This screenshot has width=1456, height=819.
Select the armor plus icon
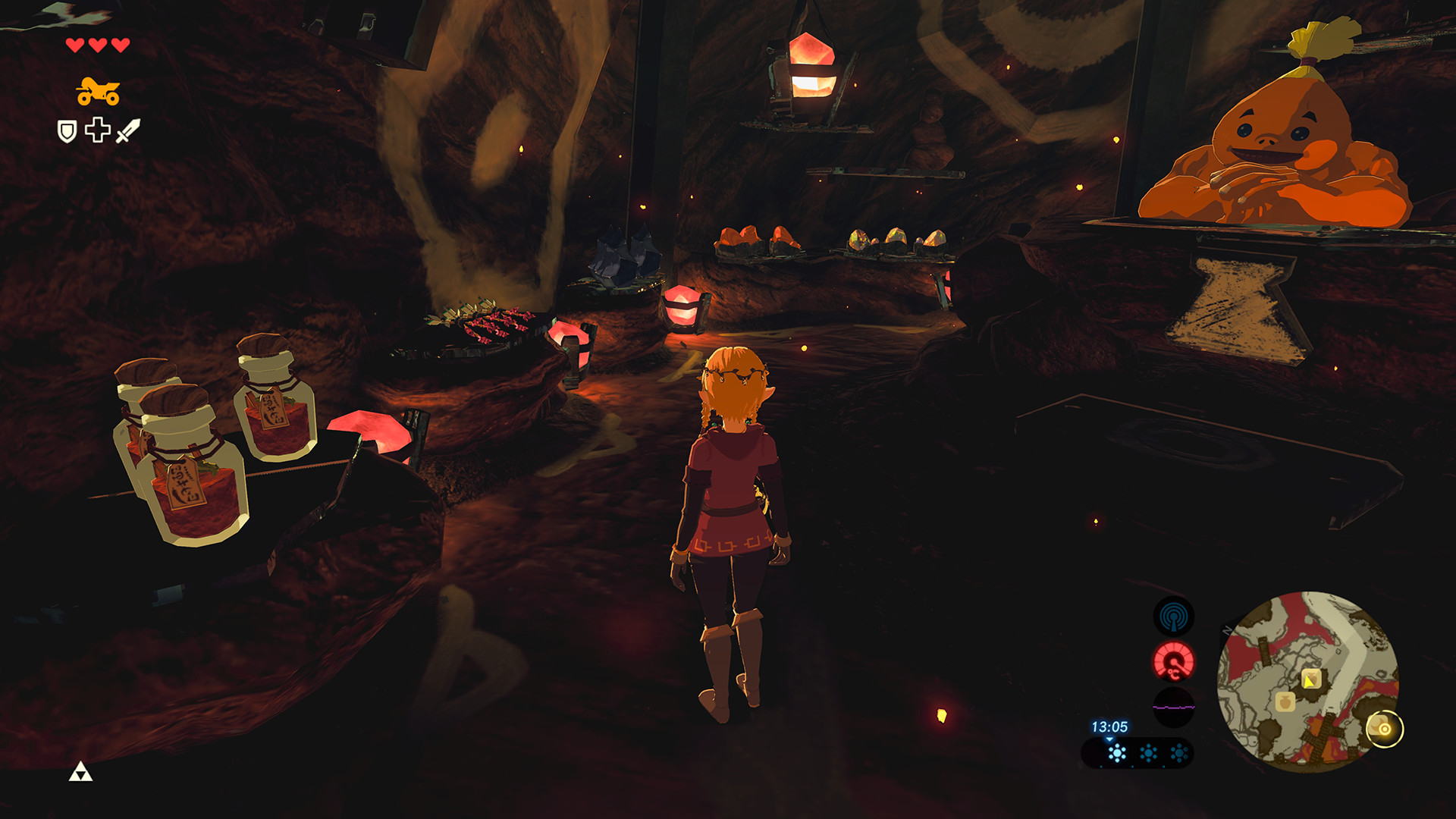pos(97,129)
